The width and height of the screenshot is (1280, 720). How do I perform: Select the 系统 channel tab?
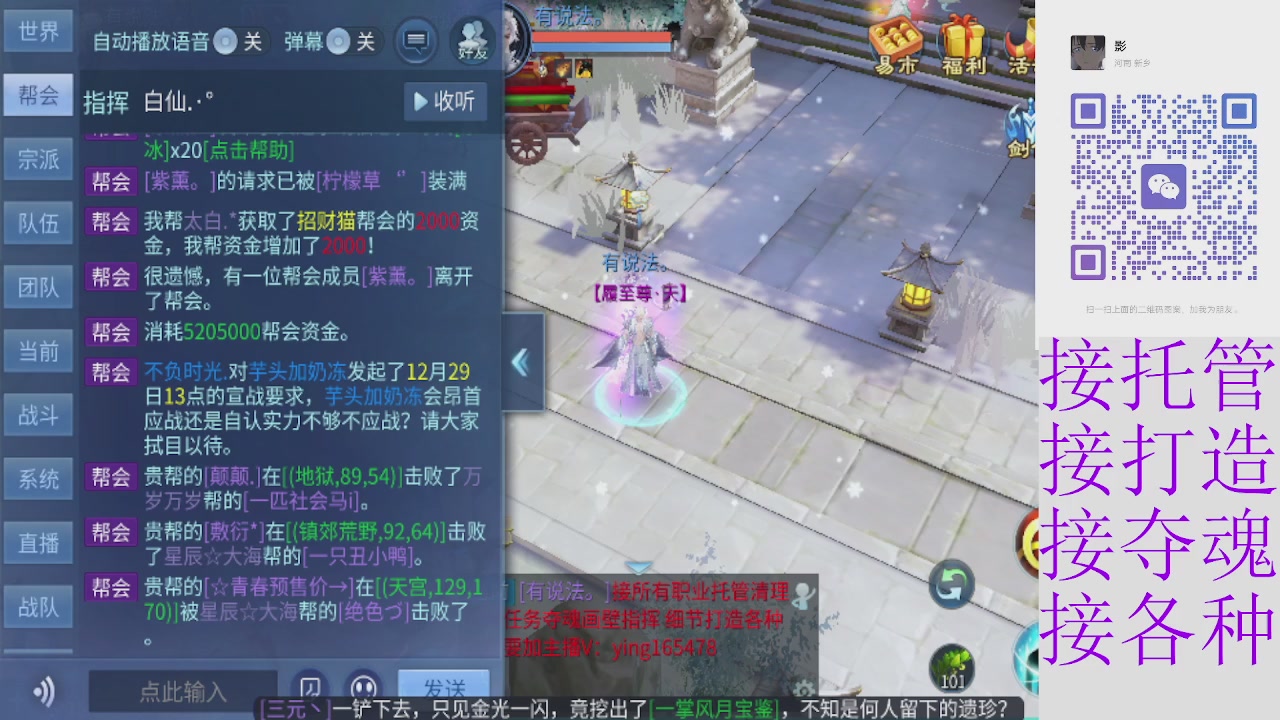tap(38, 479)
